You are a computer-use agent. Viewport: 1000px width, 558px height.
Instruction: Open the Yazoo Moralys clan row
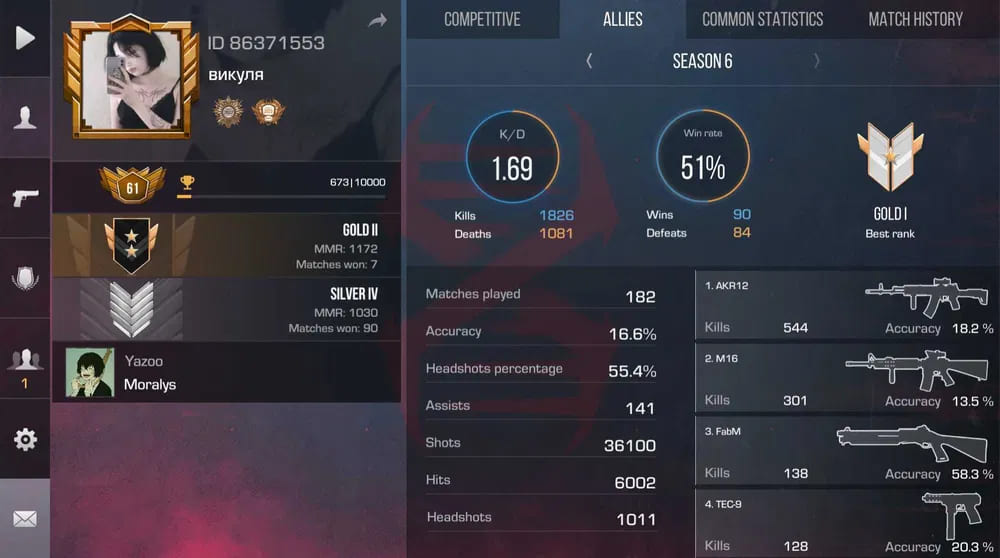click(226, 372)
